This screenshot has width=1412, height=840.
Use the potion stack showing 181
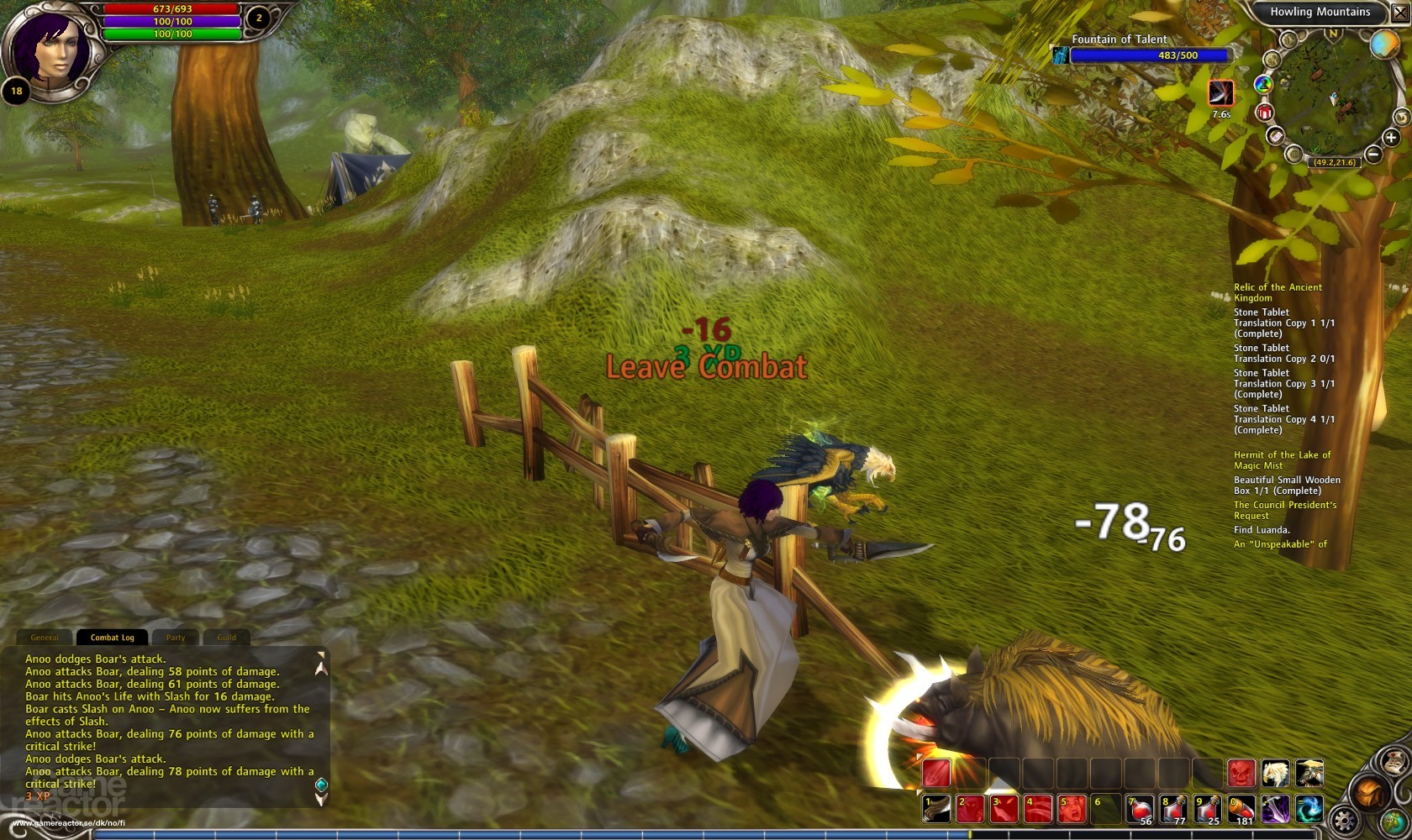[x=1241, y=809]
